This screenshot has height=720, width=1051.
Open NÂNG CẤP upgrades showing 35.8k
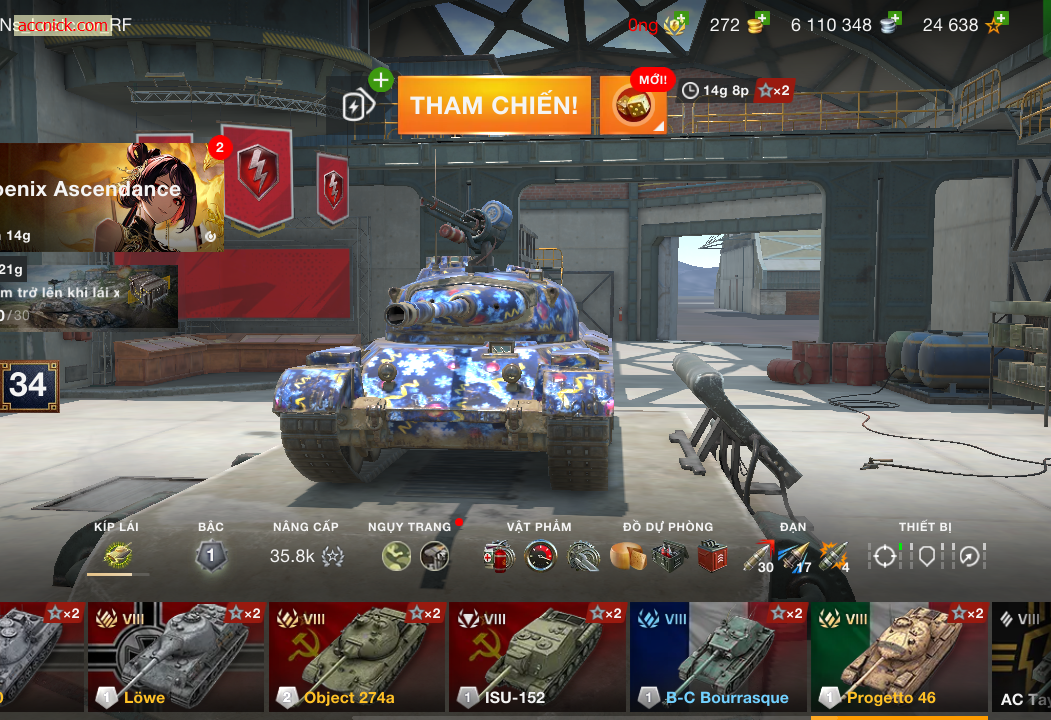click(x=306, y=556)
